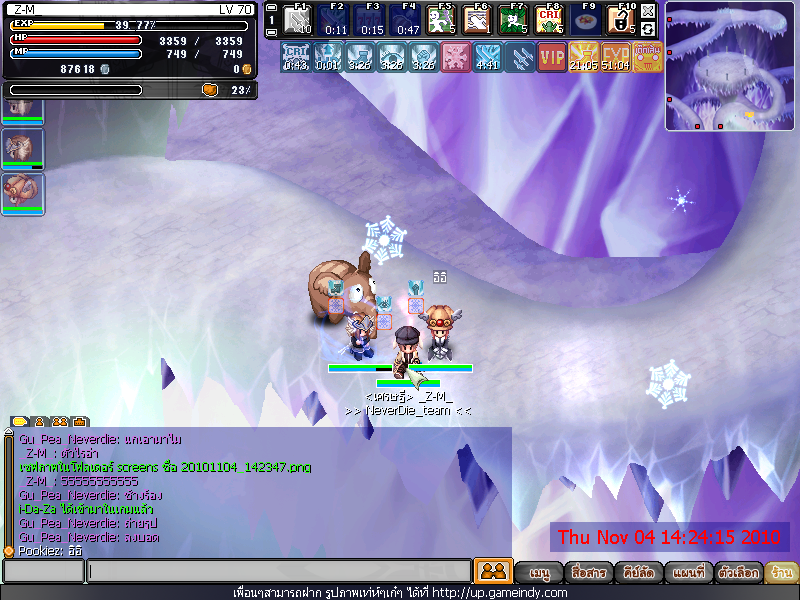This screenshot has height=600, width=800.
Task: Open the แผนที่ map button
Action: tap(689, 573)
